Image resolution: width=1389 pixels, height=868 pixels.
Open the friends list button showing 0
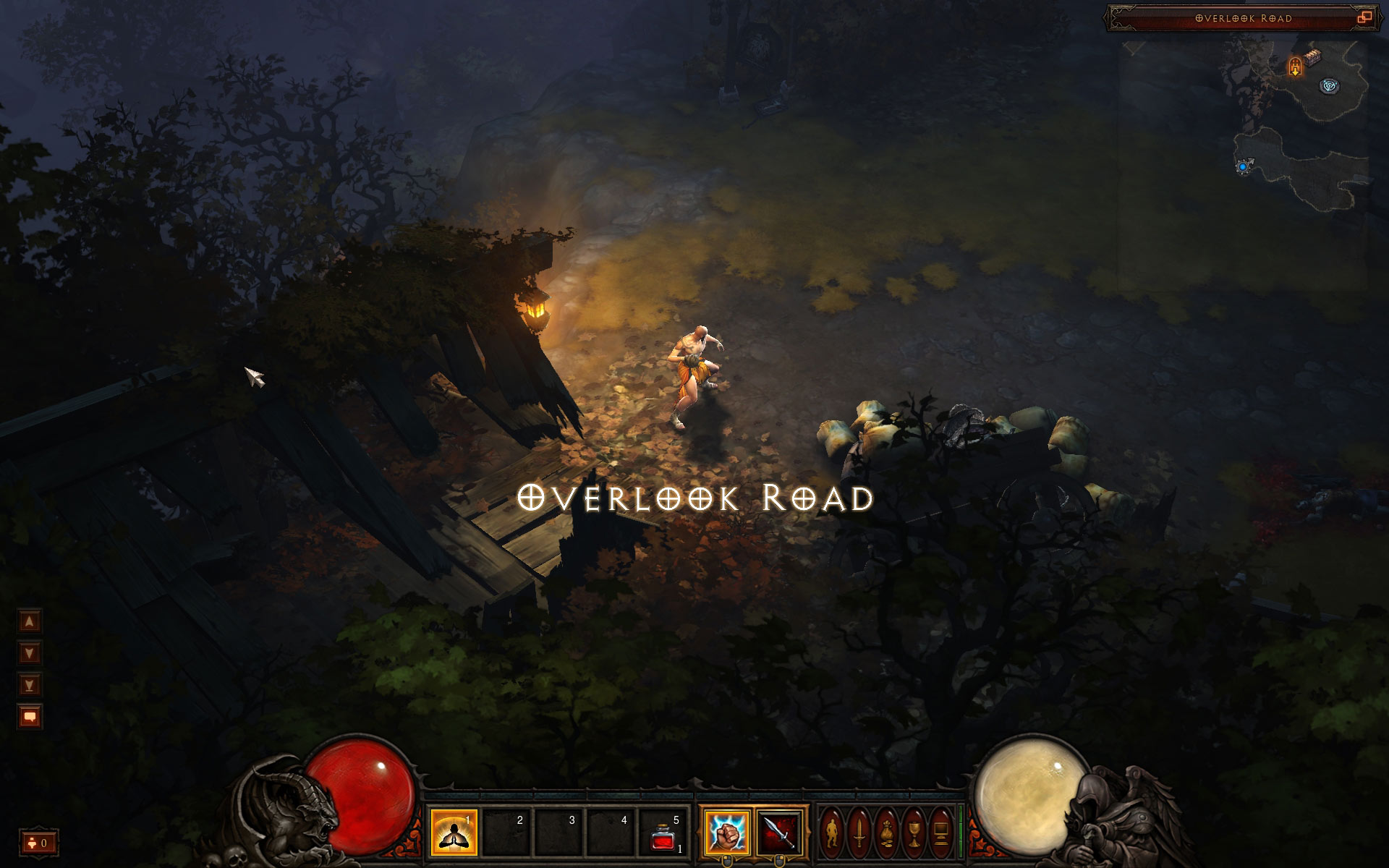tap(38, 843)
